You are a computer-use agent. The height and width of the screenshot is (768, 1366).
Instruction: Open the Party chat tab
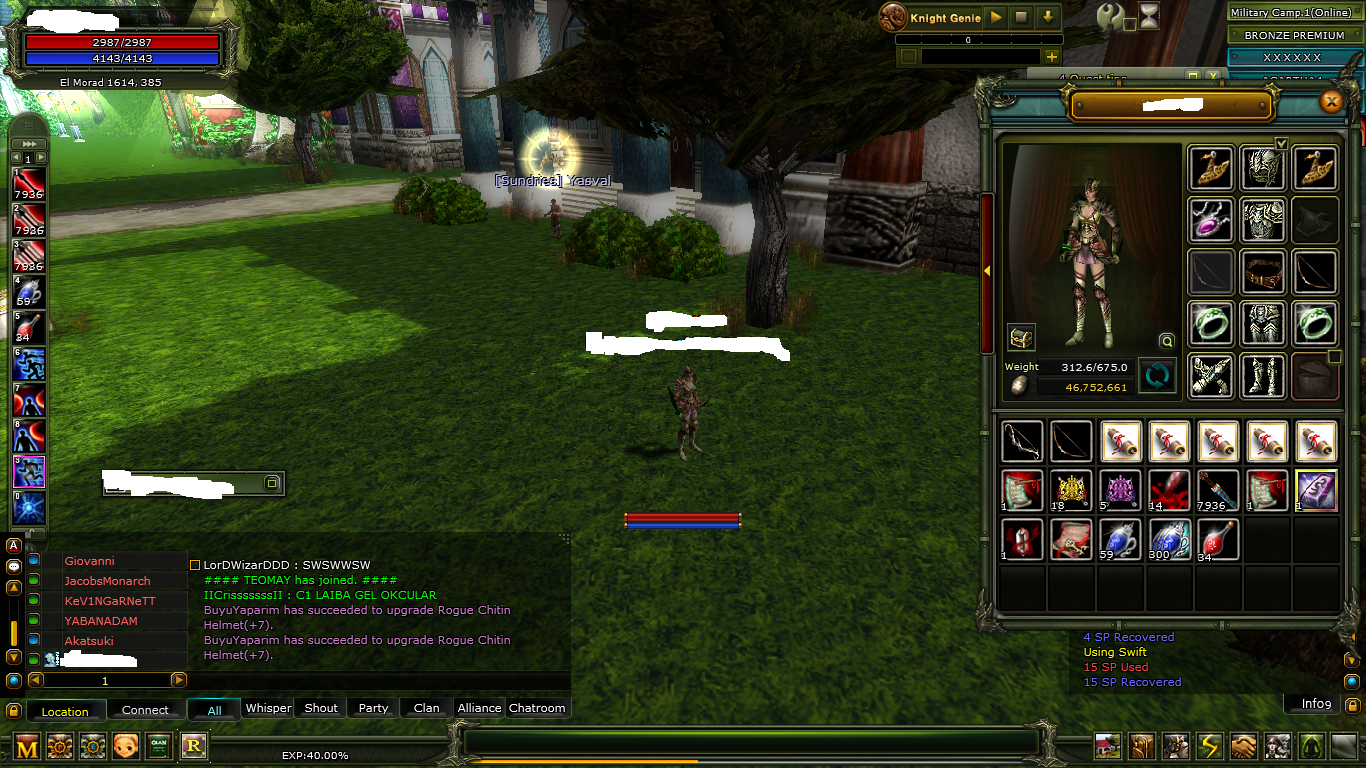click(373, 708)
